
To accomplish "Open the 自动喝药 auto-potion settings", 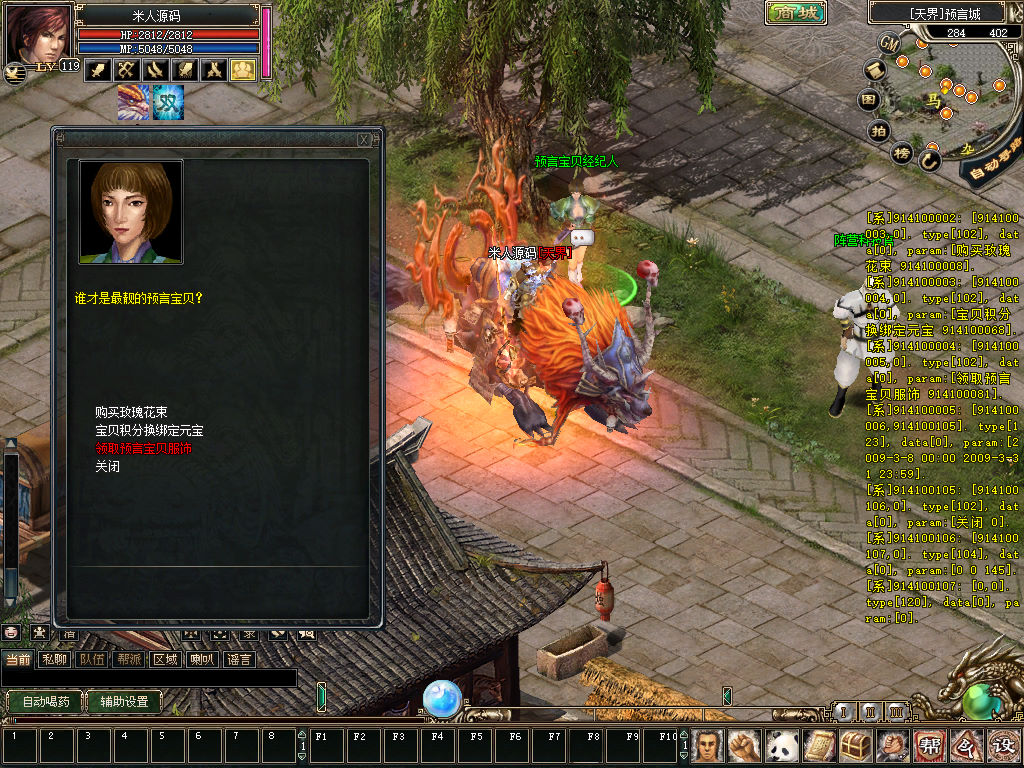I will pos(45,701).
